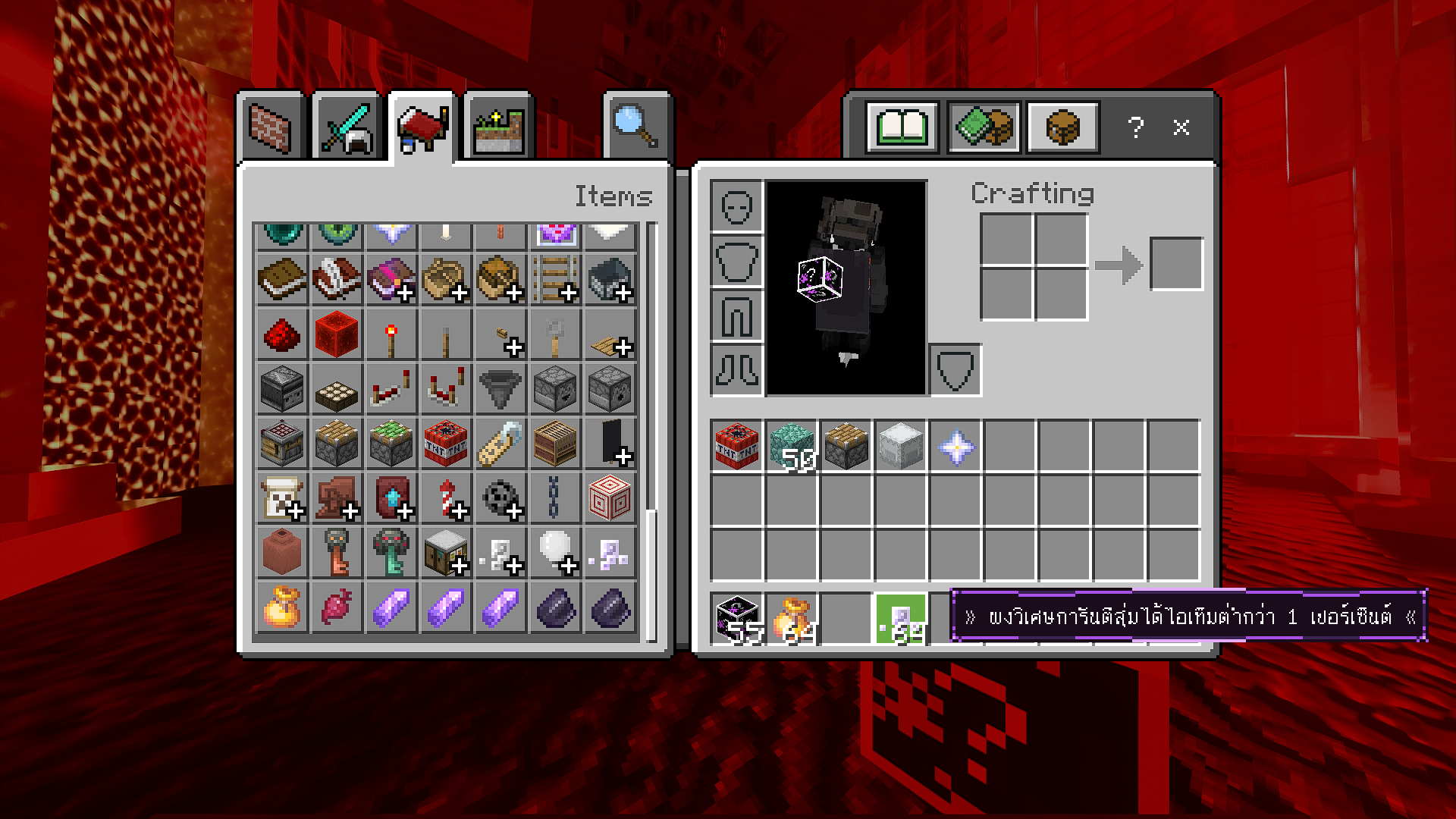Select the redstone dust item
This screenshot has height=819, width=1456.
[x=282, y=334]
